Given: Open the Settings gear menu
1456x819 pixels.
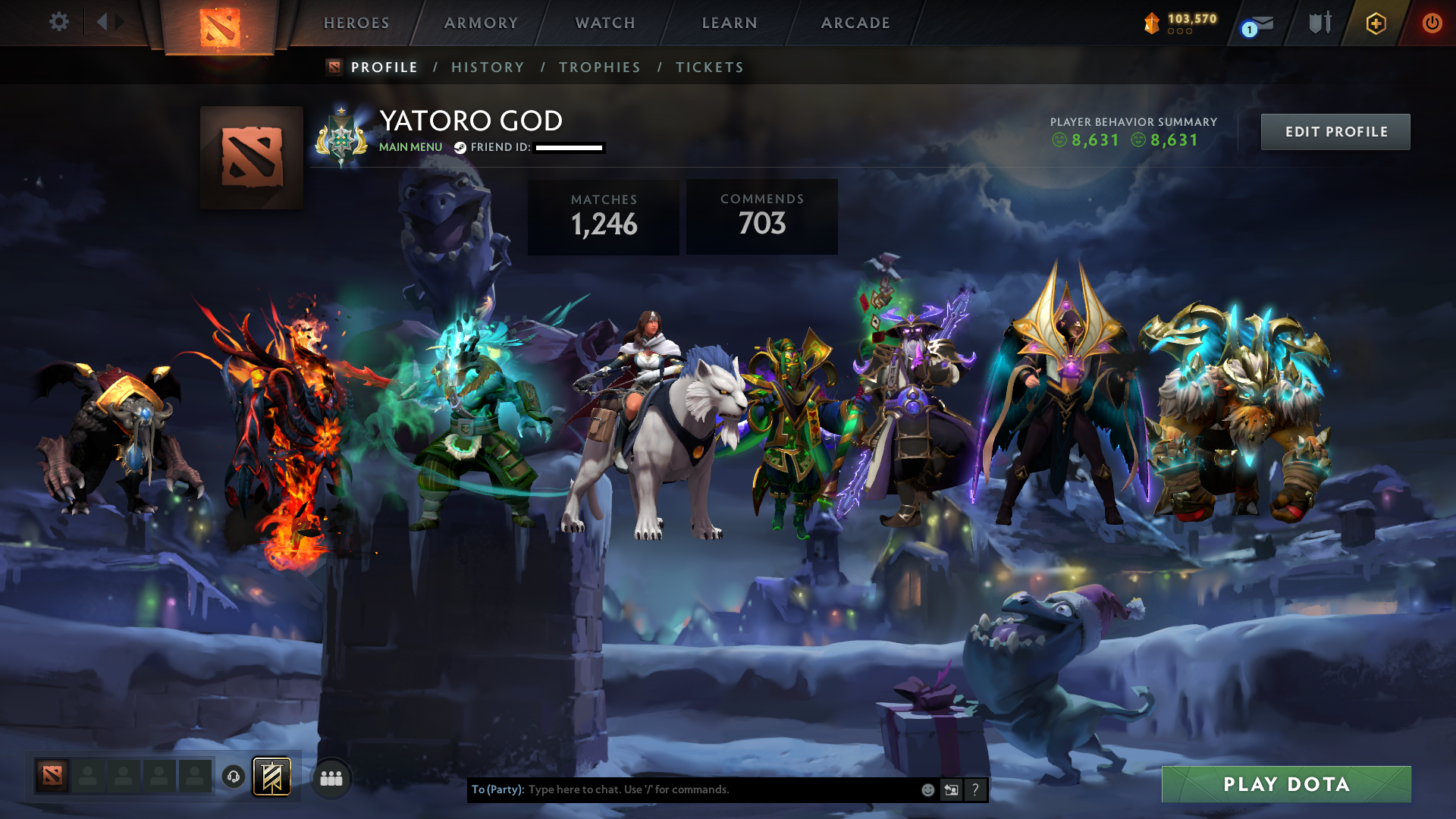Looking at the screenshot, I should click(59, 23).
